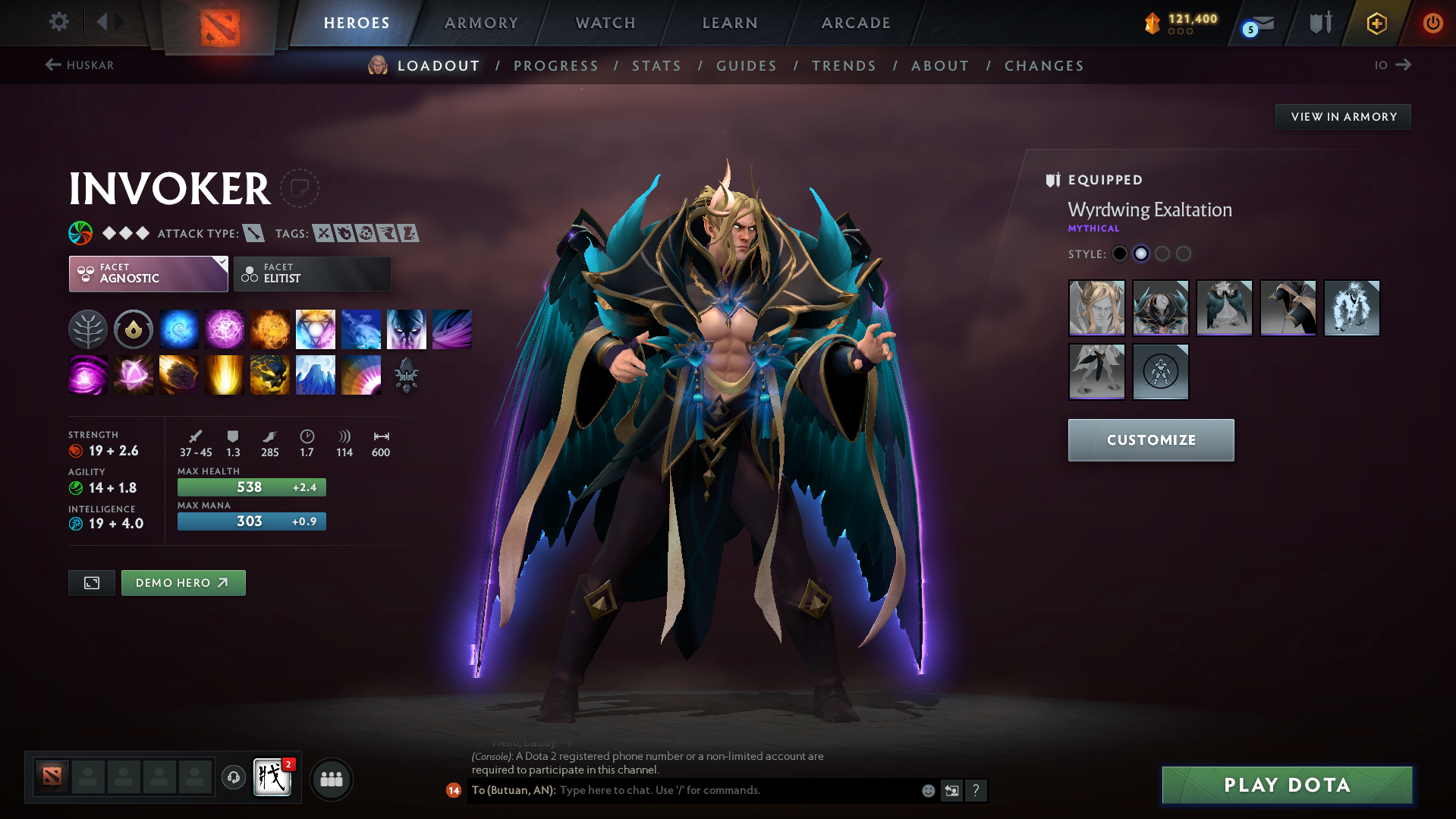
Task: Click the Sun Strike ability icon
Action: click(224, 374)
